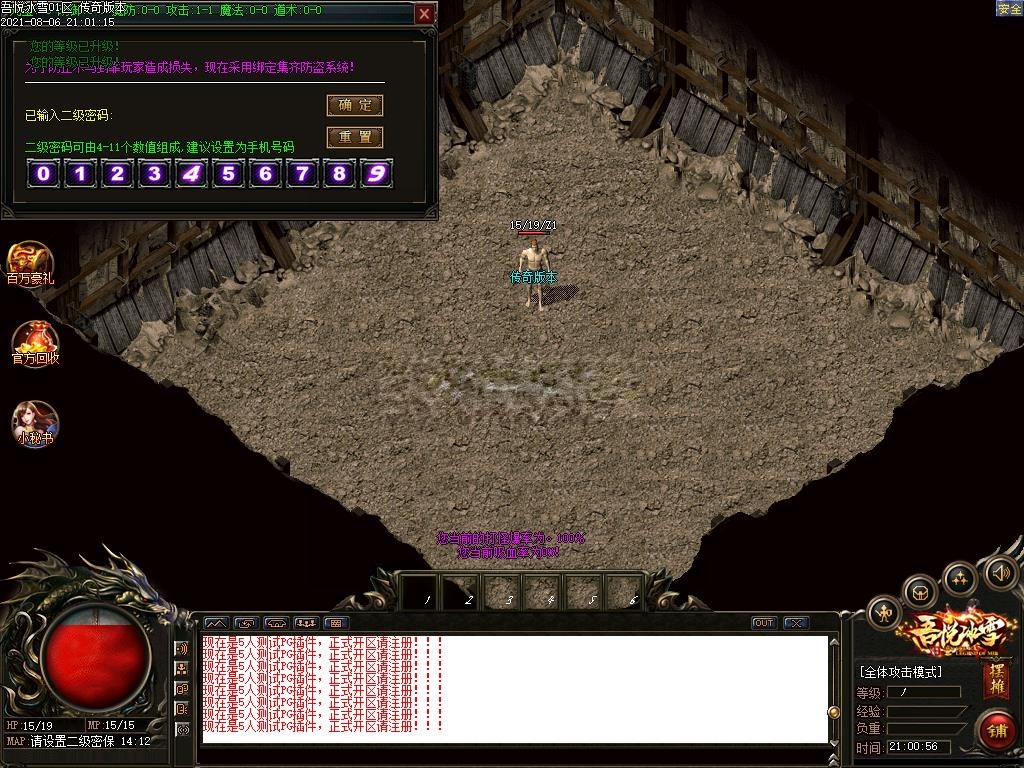Screen dimensions: 1024x768
Task: Enter digit 0 on the password keypad
Action: (x=44, y=174)
